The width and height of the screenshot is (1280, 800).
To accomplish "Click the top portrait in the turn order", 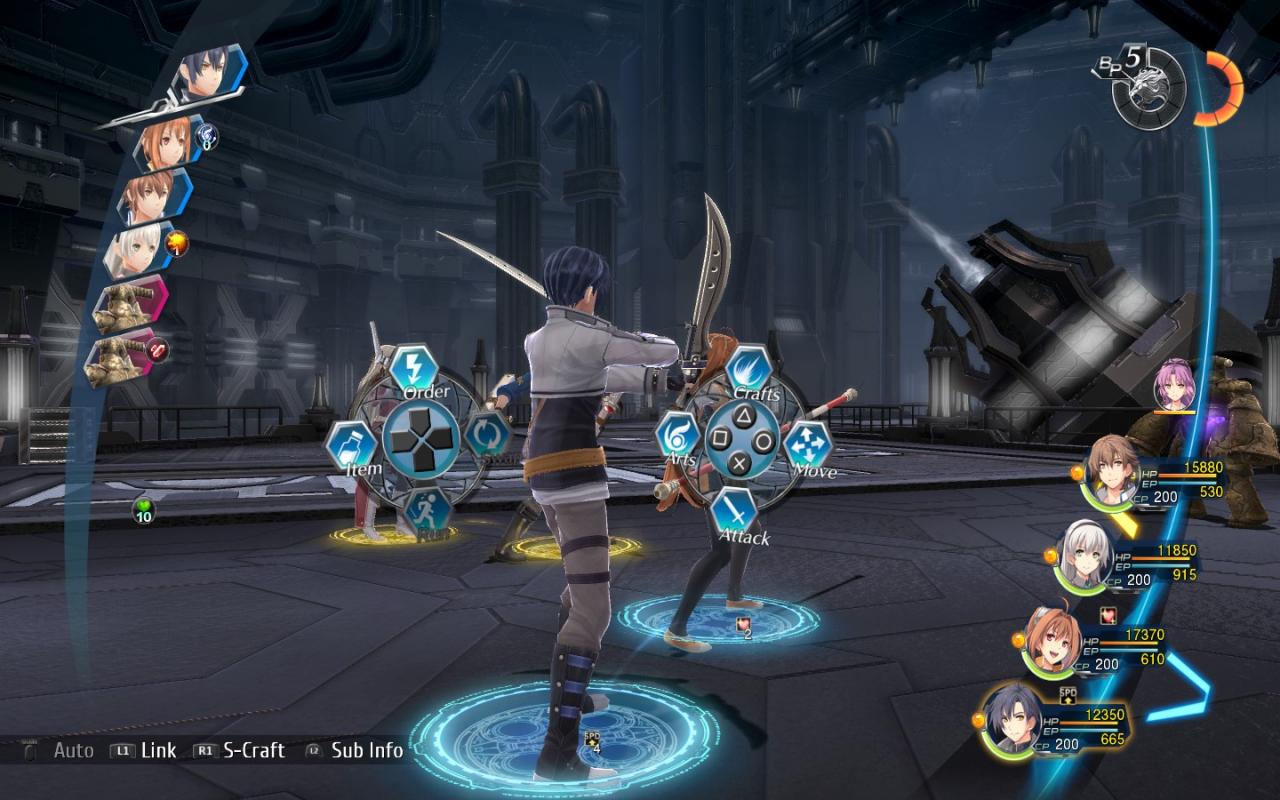I will (205, 78).
